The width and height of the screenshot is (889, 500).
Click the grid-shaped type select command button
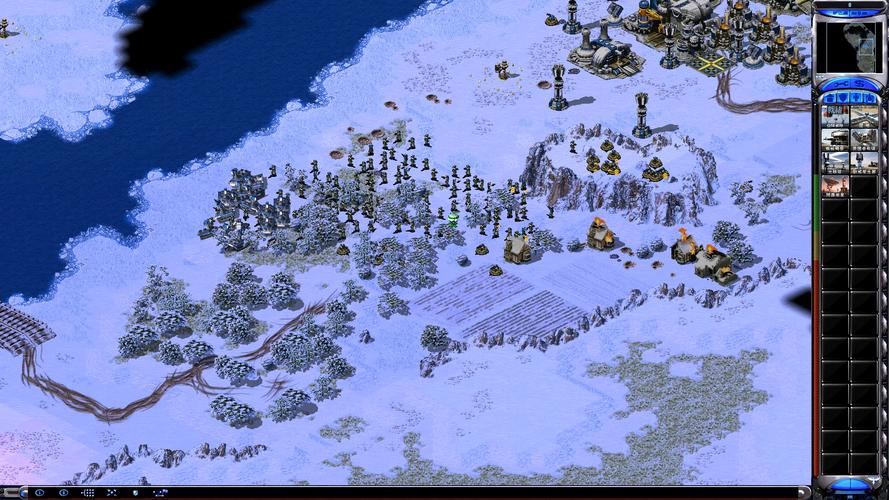point(87,493)
